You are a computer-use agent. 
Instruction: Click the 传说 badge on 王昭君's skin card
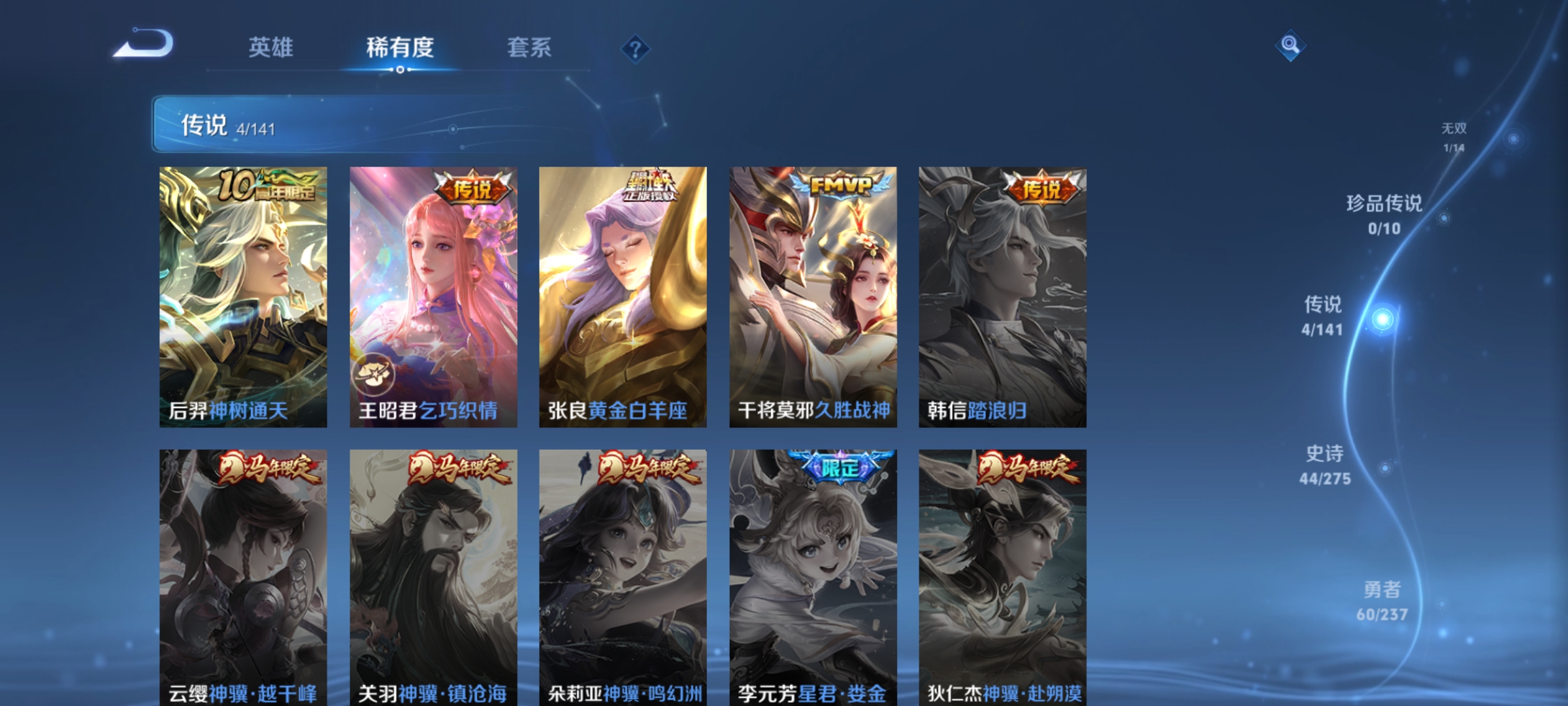coord(473,188)
